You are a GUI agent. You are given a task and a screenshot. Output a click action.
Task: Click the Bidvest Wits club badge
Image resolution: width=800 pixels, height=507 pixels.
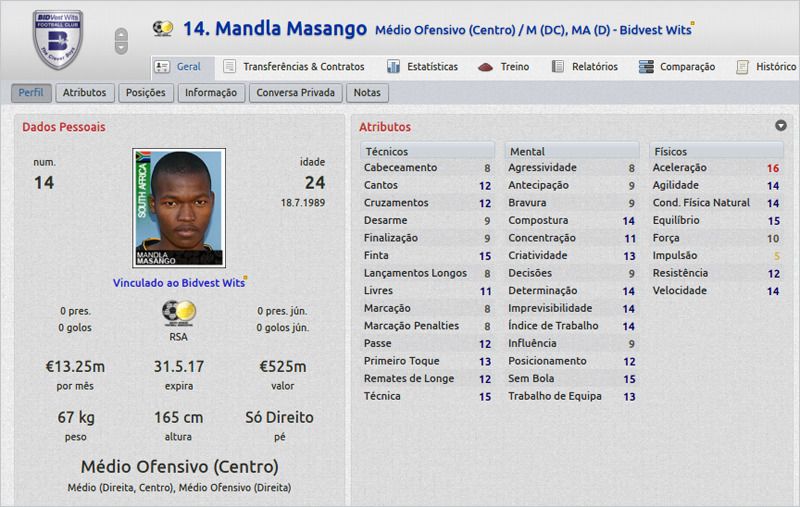(57, 39)
